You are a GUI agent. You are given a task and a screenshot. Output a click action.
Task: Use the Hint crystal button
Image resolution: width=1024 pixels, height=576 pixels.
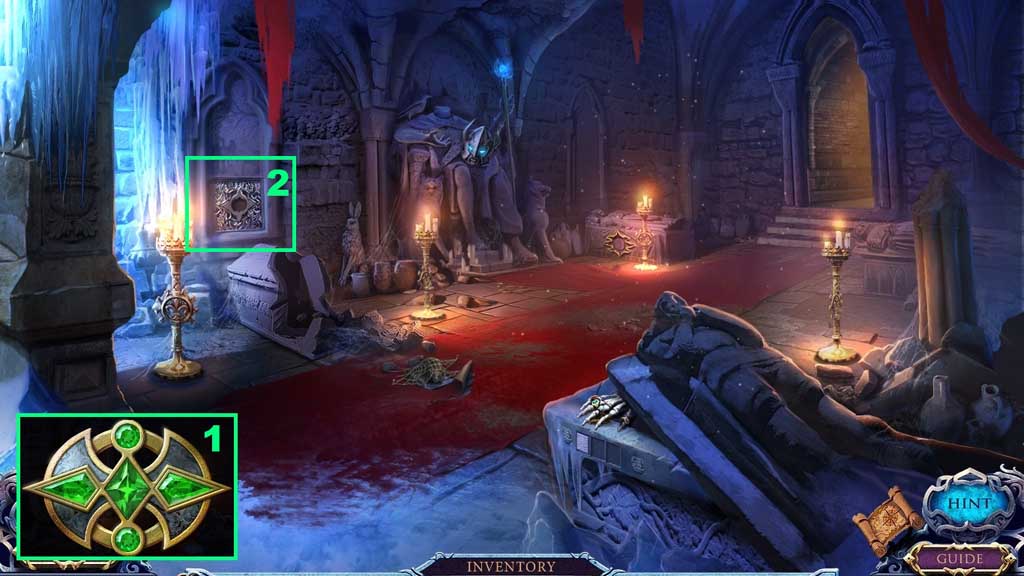click(x=967, y=503)
